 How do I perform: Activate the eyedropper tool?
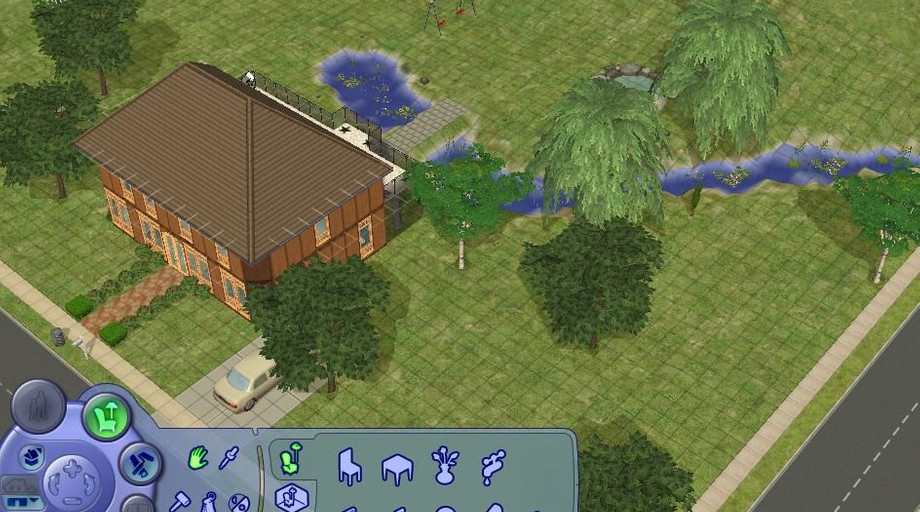[x=229, y=459]
